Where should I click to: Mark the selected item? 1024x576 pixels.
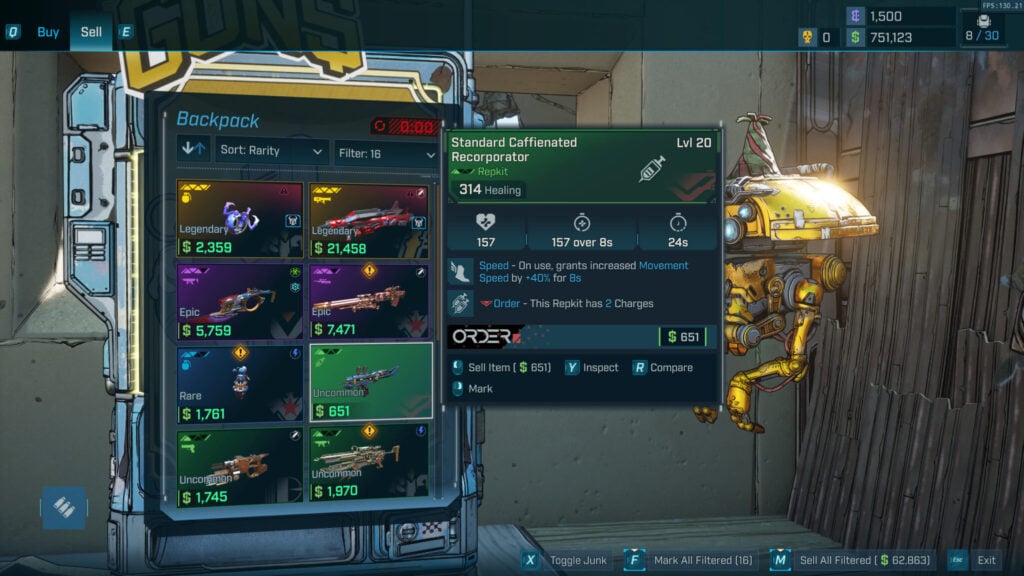(480, 388)
